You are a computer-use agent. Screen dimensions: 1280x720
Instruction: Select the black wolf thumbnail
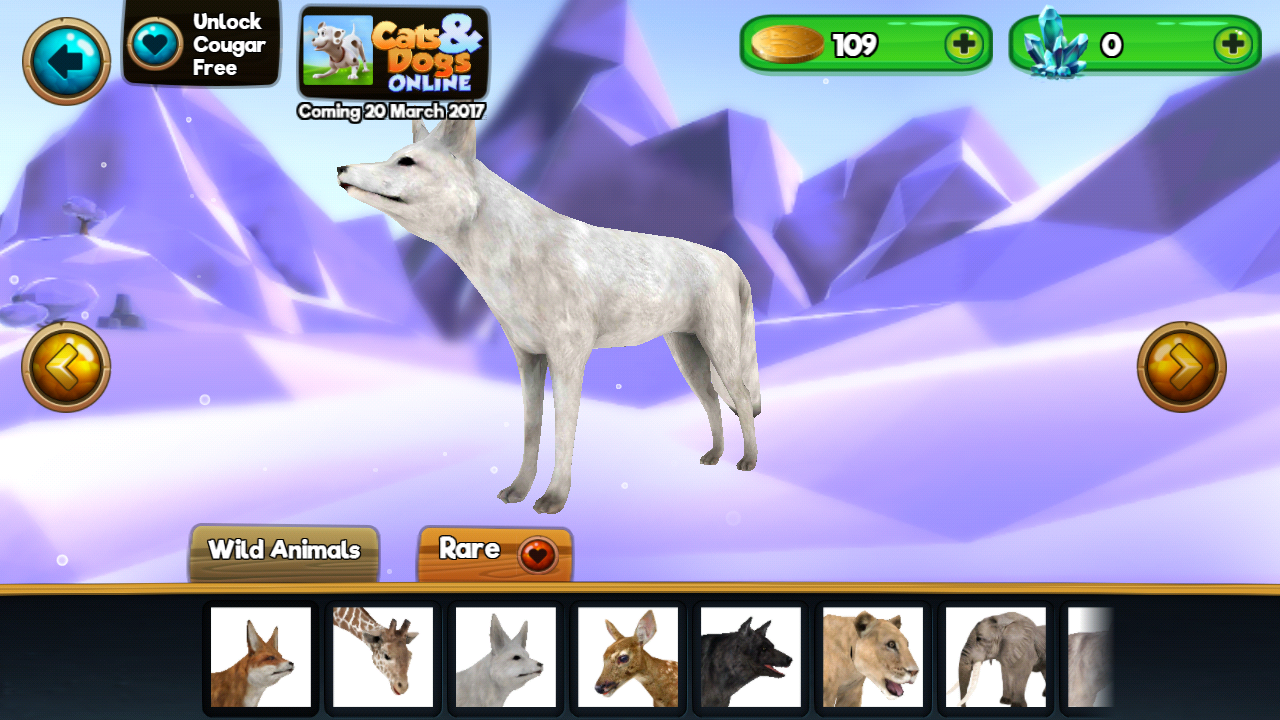pyautogui.click(x=749, y=658)
